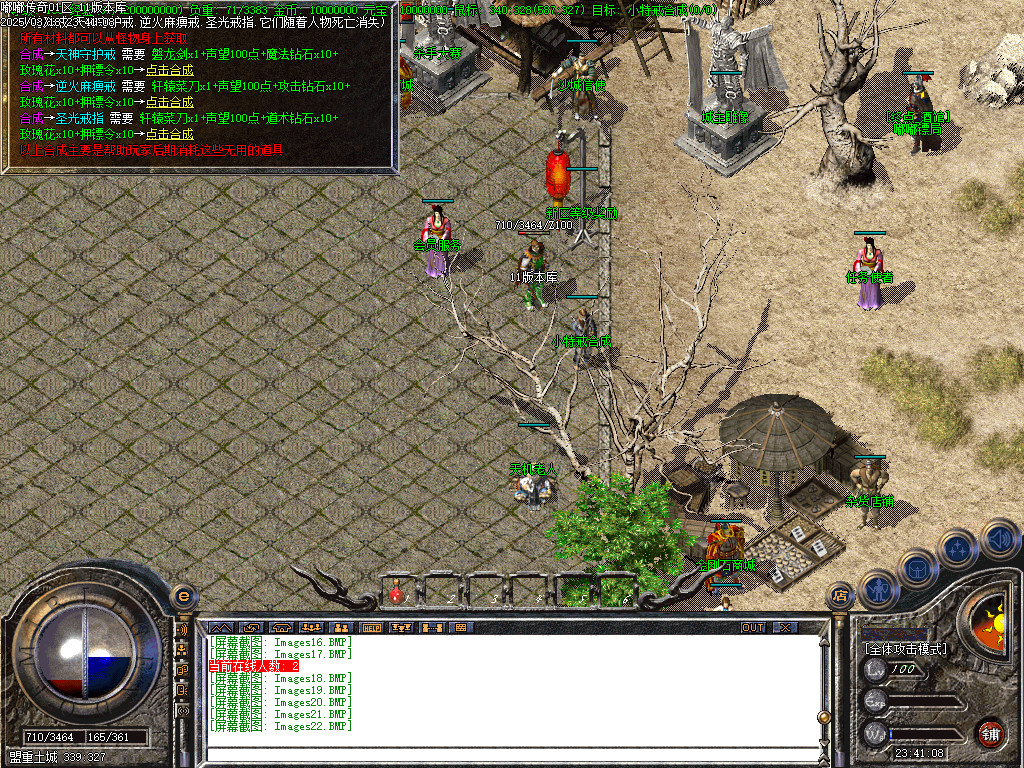Screen dimensions: 1024x768
Task: Open the round 'e' button above the chat
Action: (183, 596)
